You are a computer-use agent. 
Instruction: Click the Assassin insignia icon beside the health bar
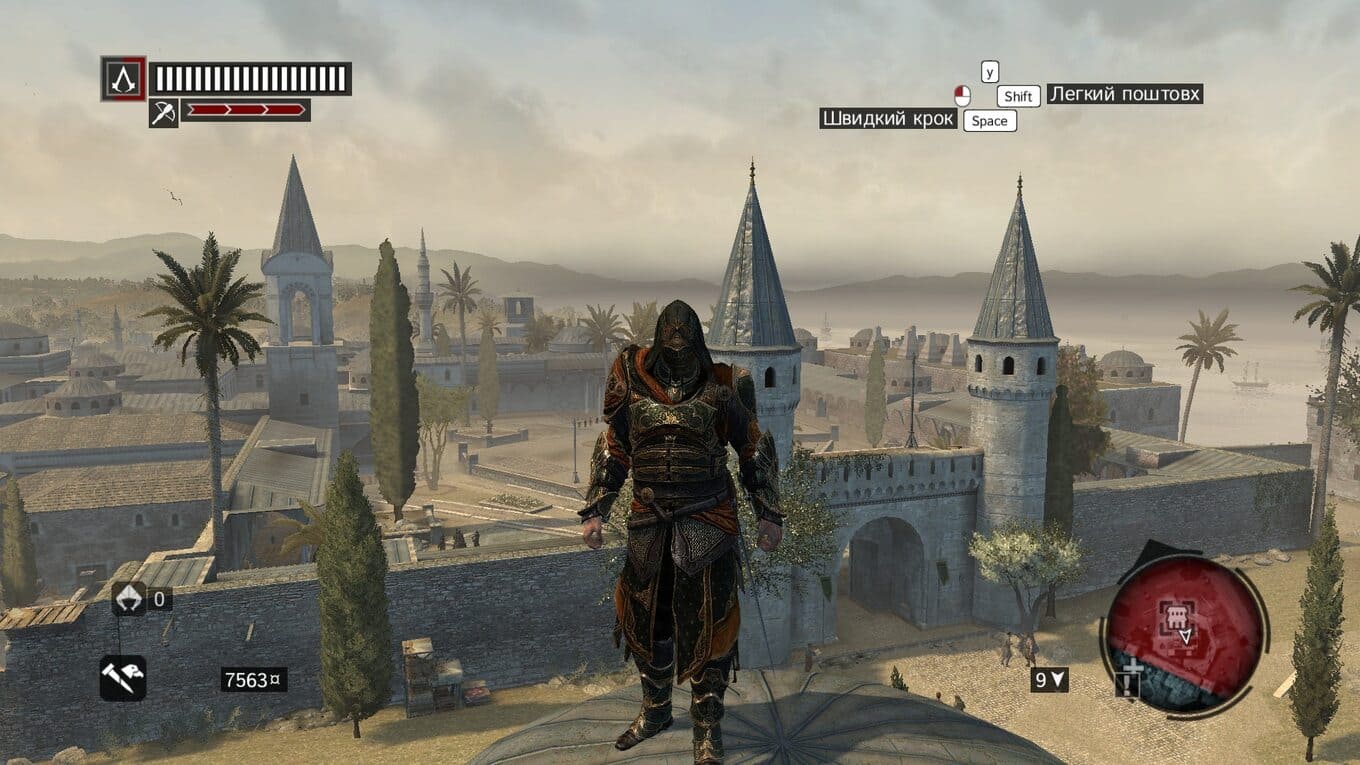click(123, 78)
